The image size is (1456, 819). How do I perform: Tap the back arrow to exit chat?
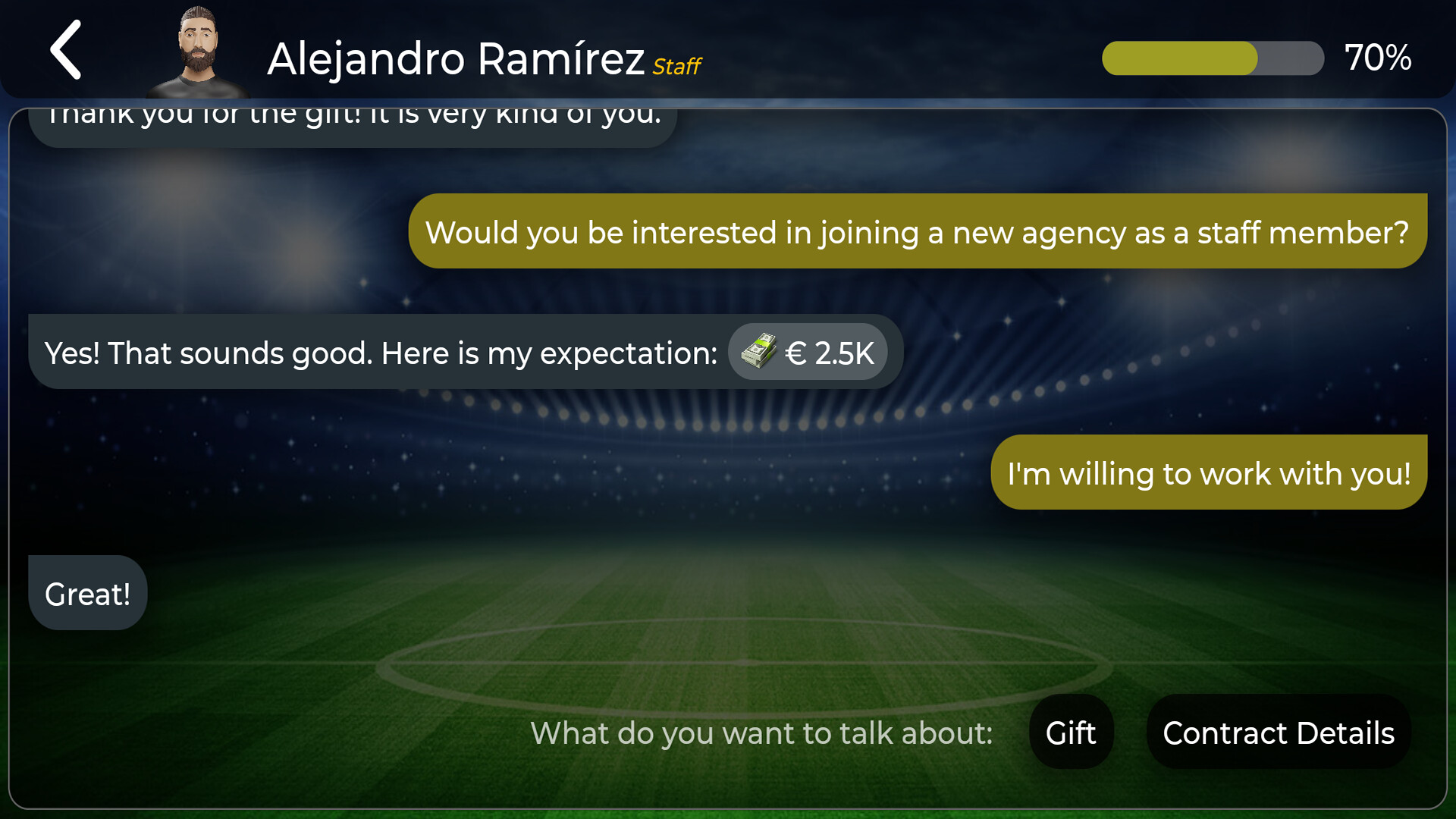point(66,50)
